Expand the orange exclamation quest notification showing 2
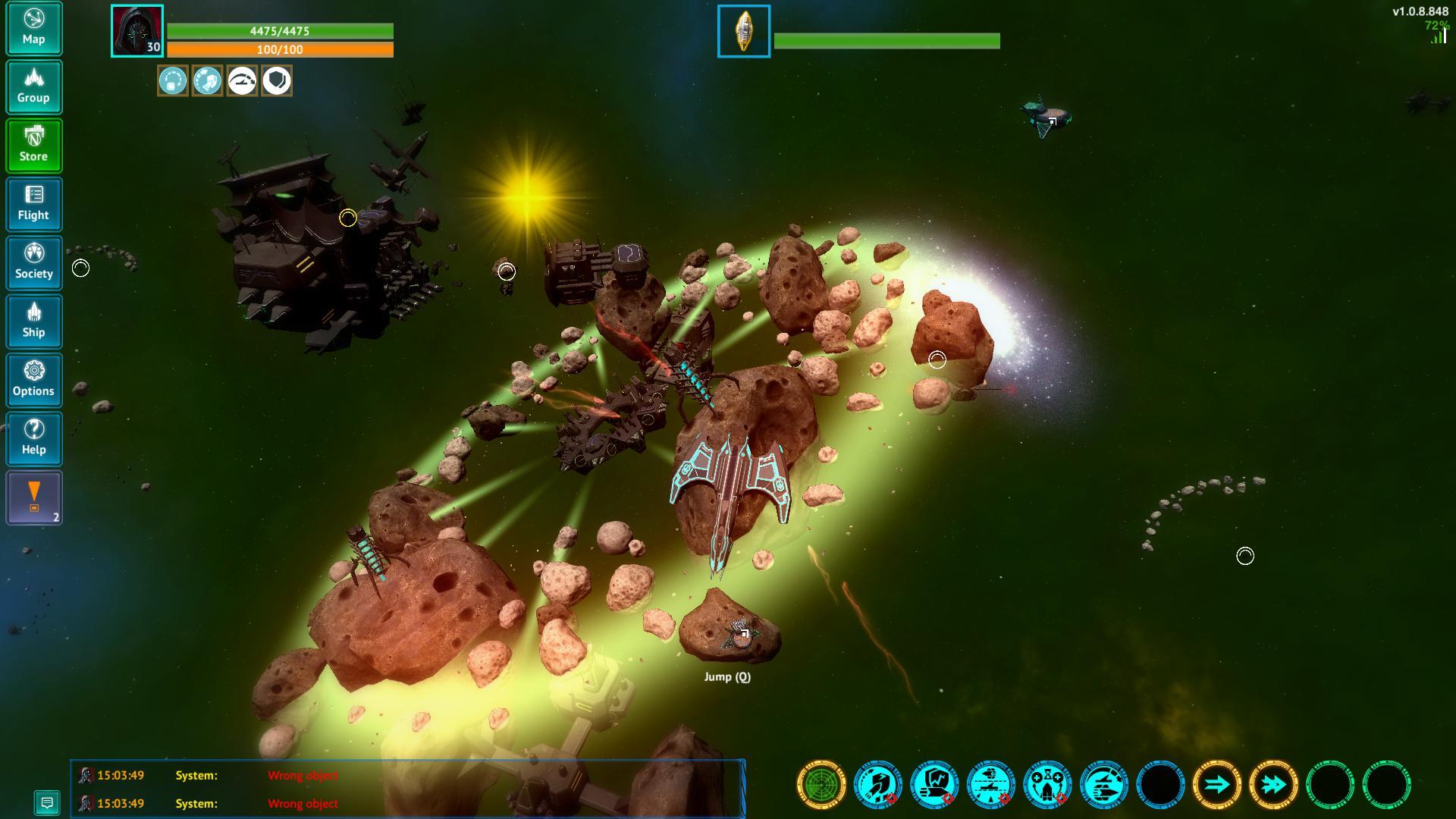This screenshot has width=1456, height=819. [33, 497]
